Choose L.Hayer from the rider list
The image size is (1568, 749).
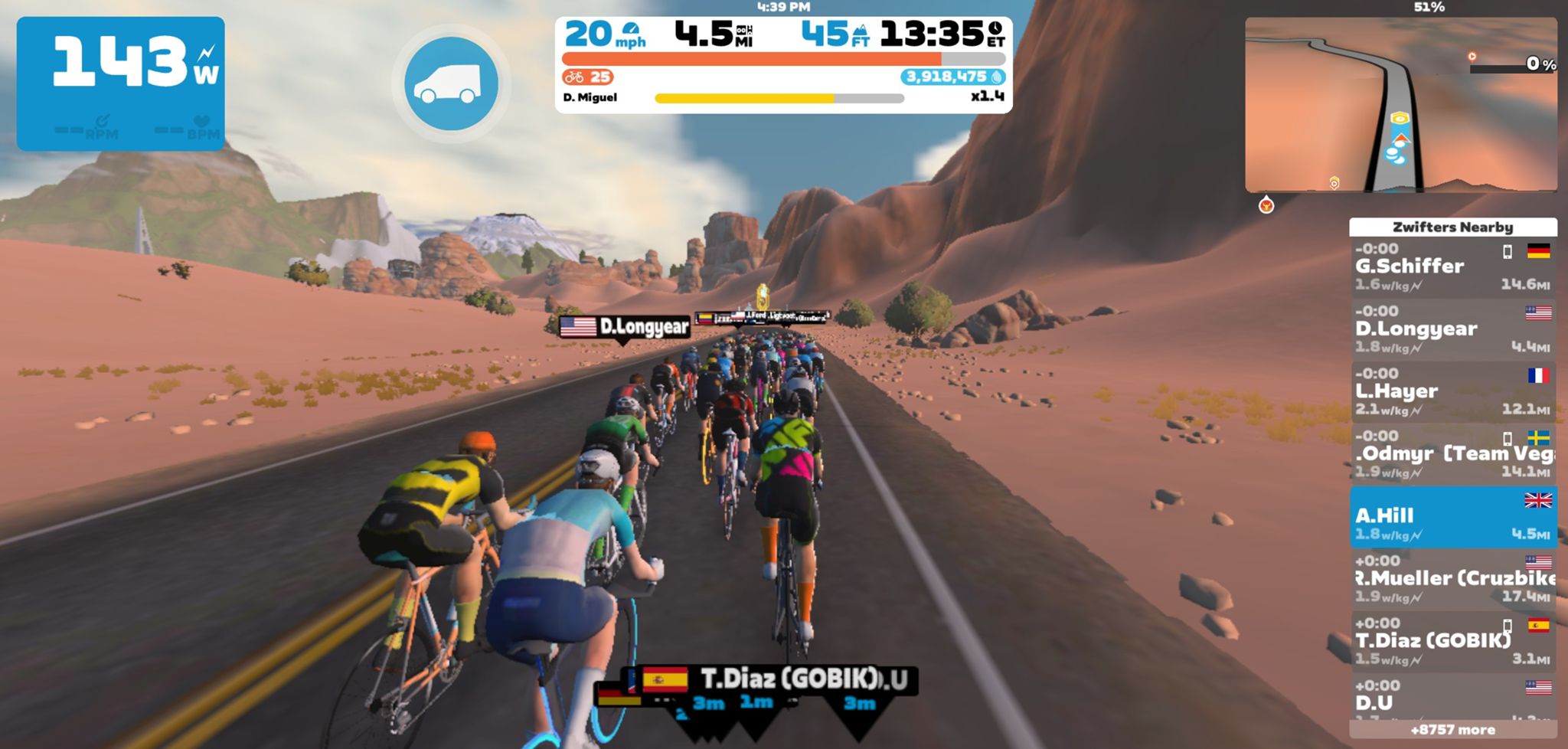point(1452,391)
